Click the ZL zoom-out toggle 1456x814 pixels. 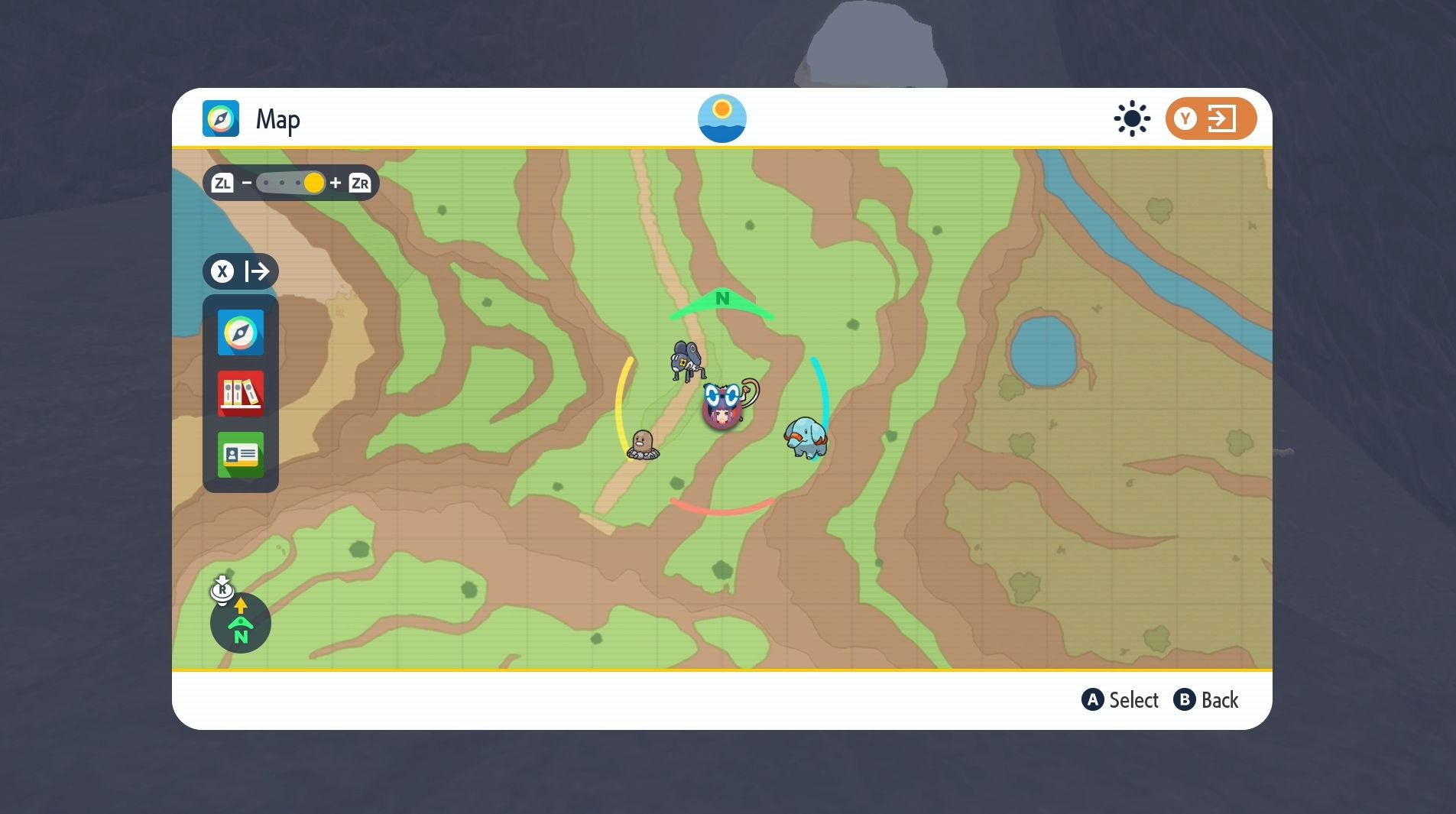point(223,182)
